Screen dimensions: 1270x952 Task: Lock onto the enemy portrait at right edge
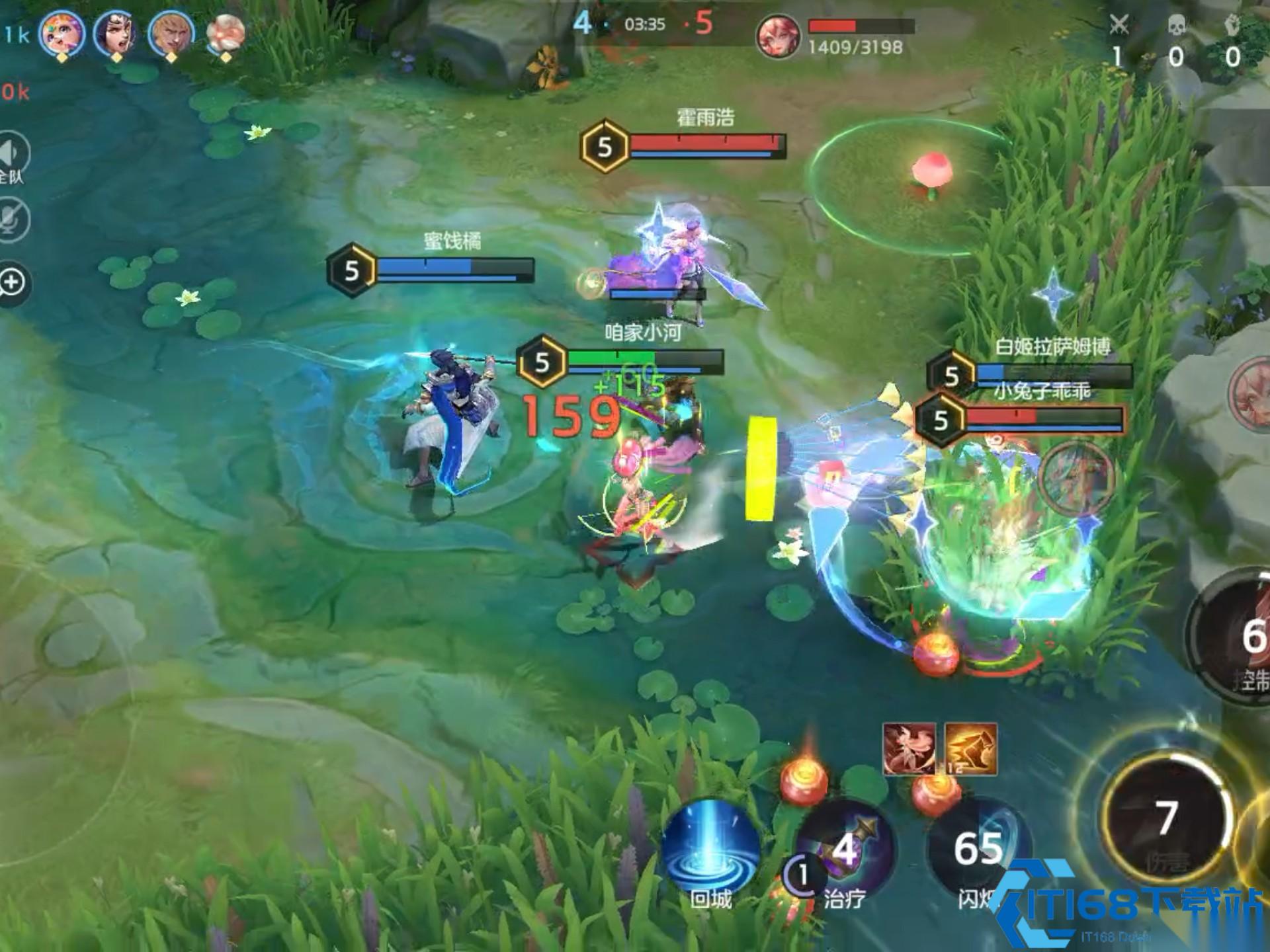coord(1250,394)
